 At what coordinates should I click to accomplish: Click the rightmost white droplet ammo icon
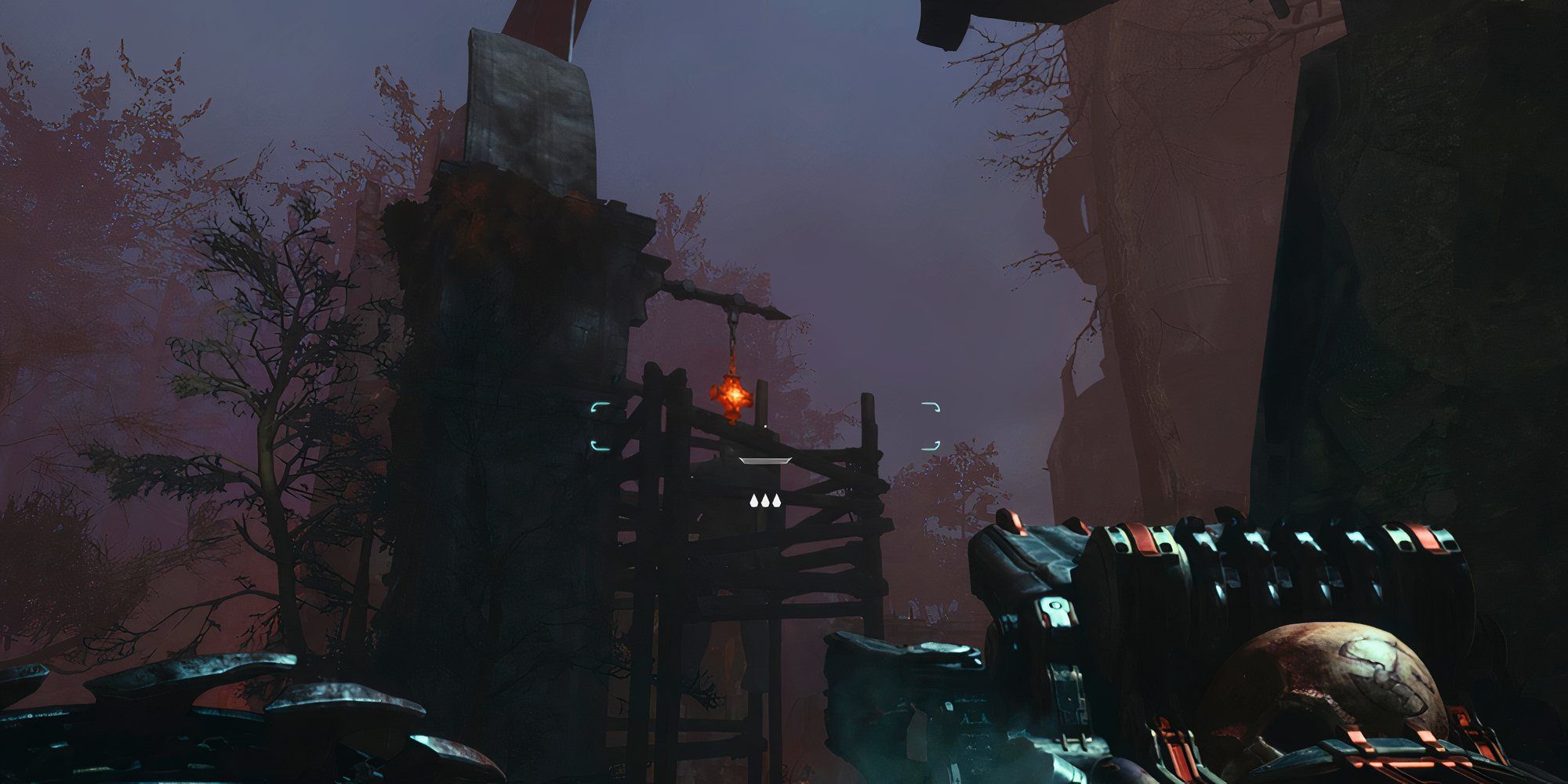pos(779,503)
